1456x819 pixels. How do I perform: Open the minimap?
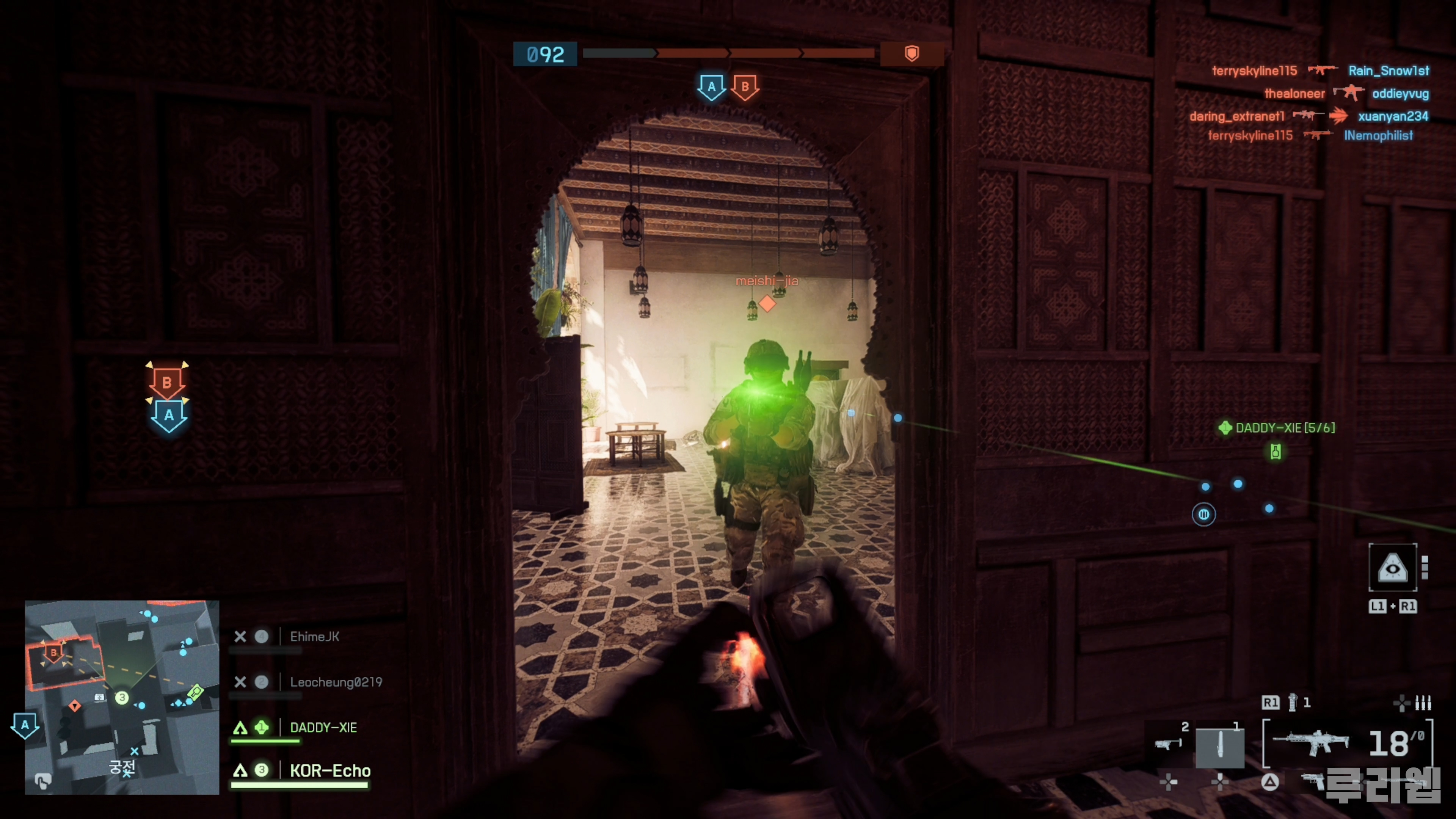(x=121, y=697)
